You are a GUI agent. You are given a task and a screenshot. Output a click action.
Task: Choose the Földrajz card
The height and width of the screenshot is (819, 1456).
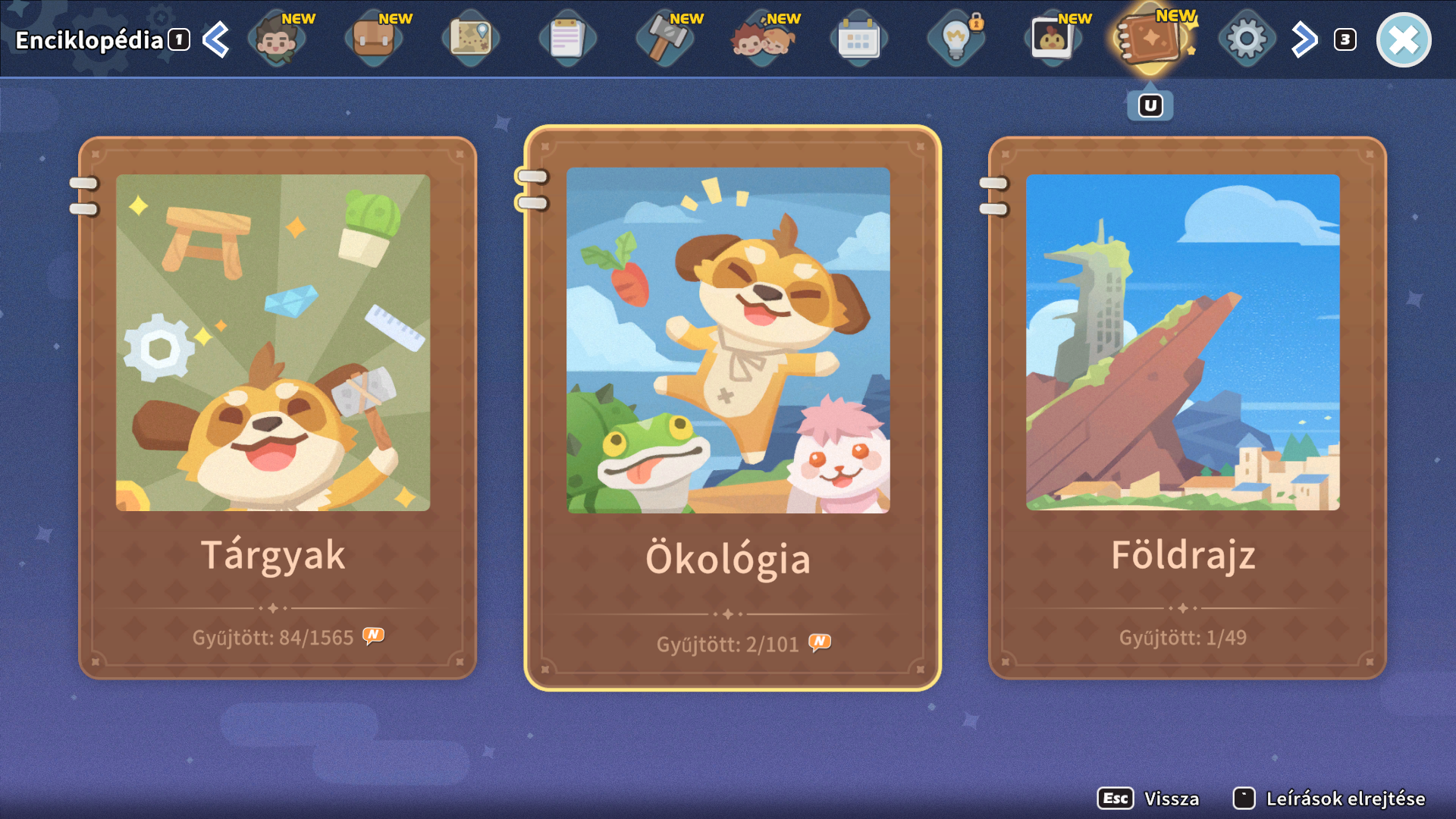(1187, 407)
